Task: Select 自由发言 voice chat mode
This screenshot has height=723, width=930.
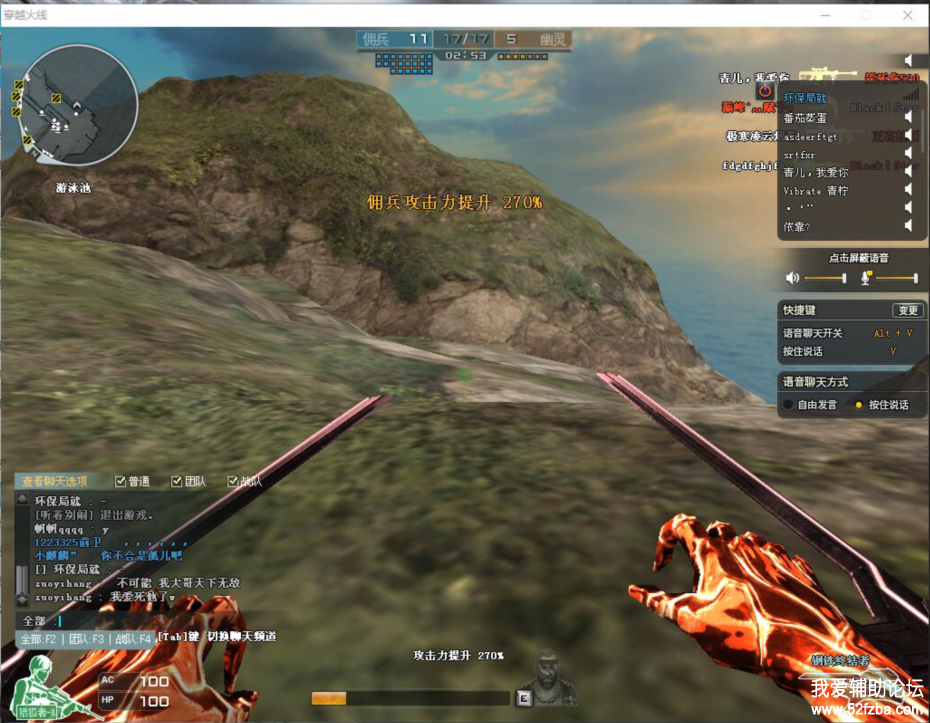Action: [x=789, y=405]
